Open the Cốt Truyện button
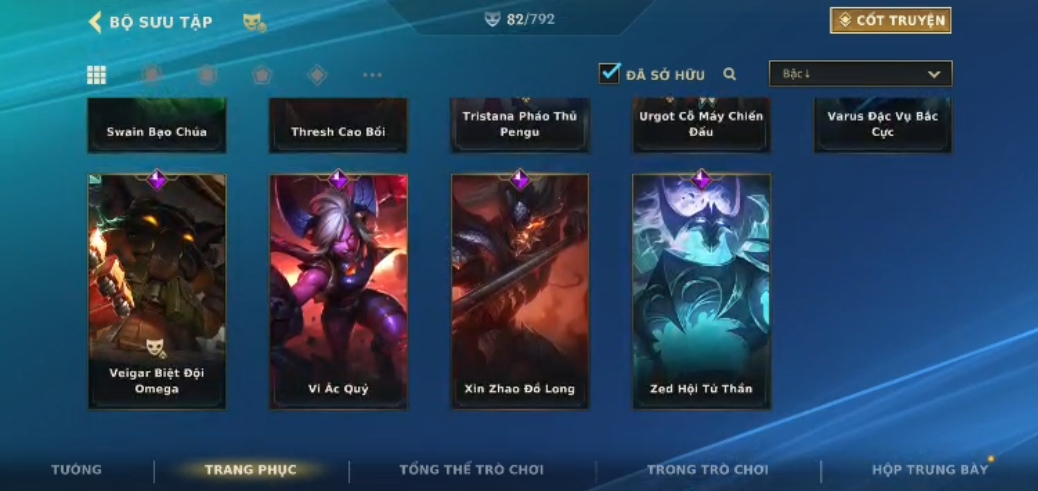The image size is (1038, 491). 890,20
